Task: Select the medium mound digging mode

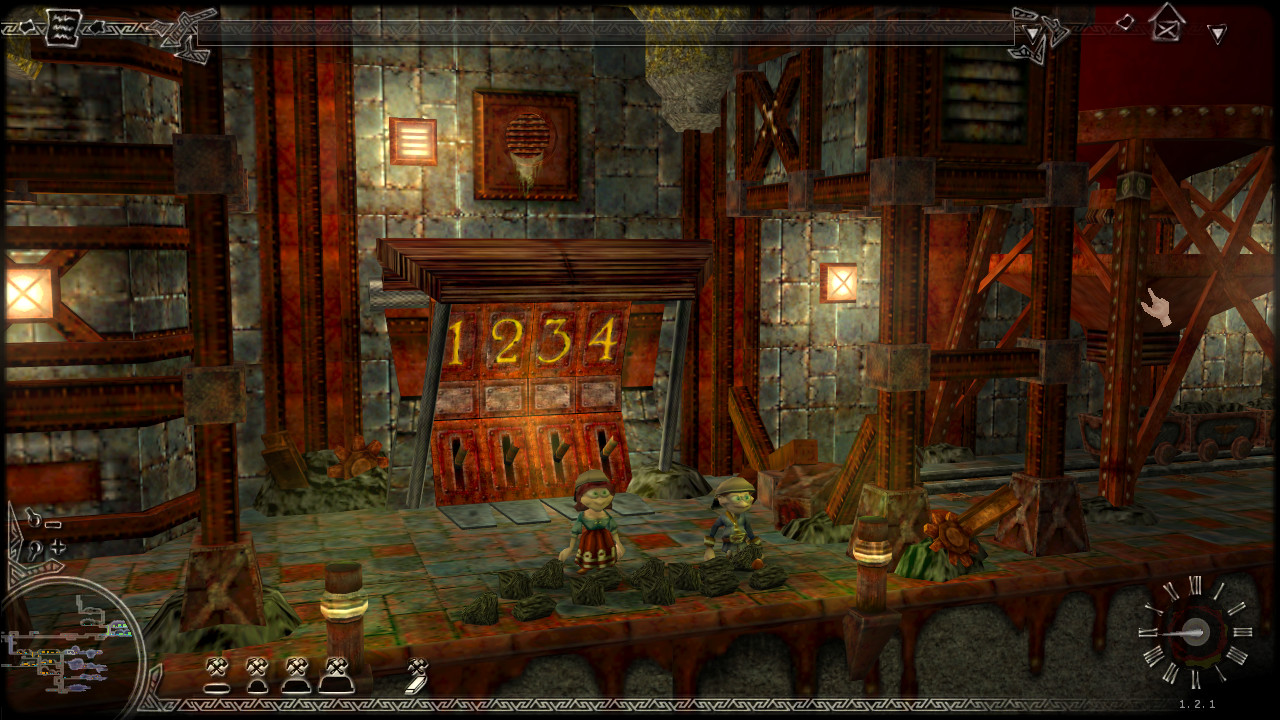Action: pos(297,676)
